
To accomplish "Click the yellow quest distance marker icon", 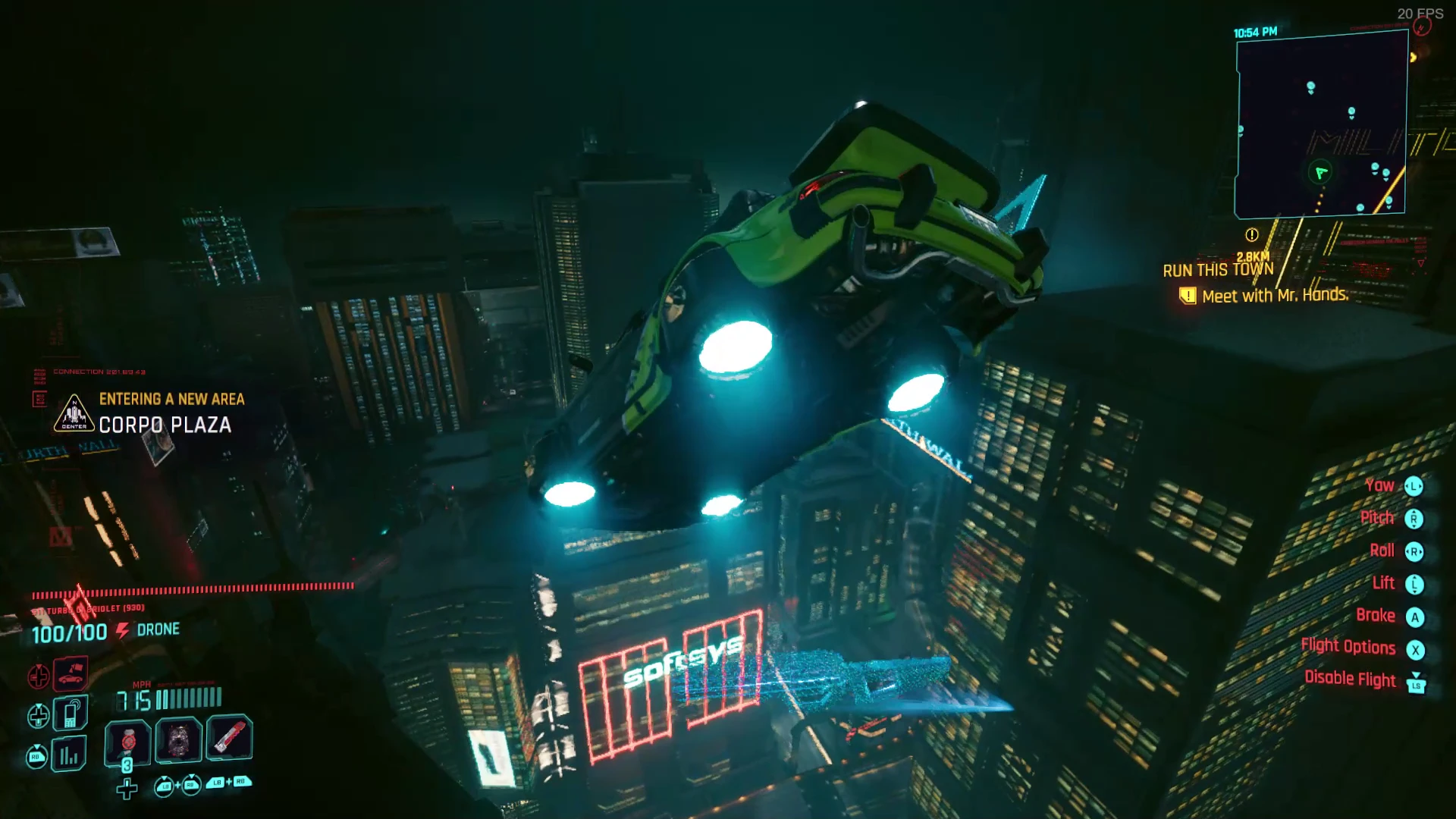I will [x=1252, y=235].
